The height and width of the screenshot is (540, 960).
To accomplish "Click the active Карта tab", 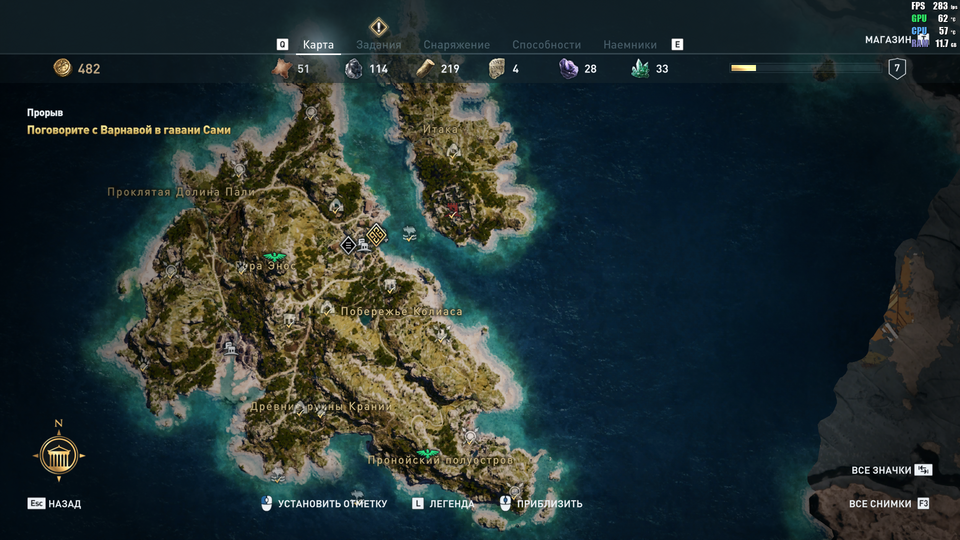I will tap(318, 45).
